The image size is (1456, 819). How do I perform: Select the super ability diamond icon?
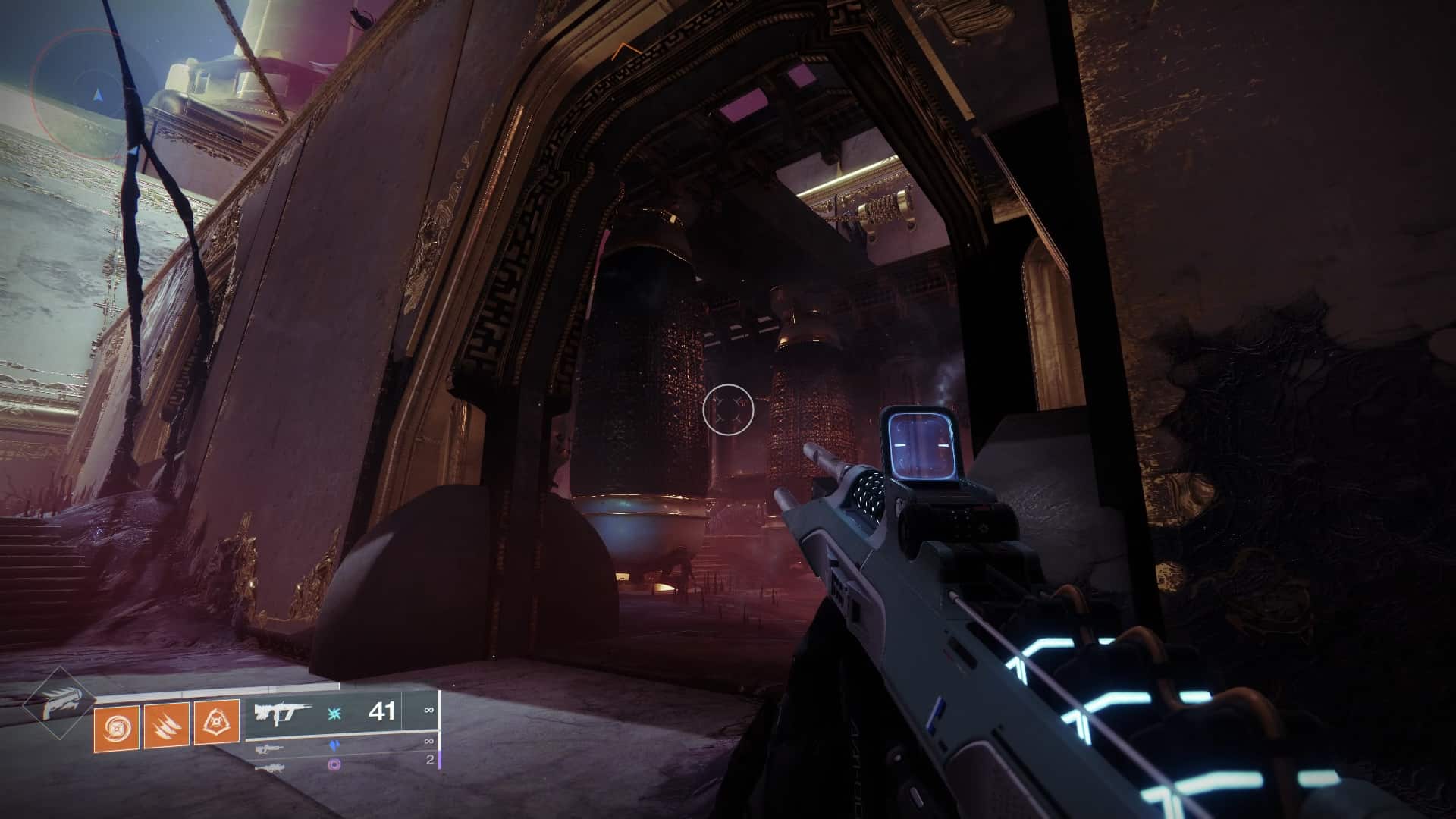coord(61,701)
